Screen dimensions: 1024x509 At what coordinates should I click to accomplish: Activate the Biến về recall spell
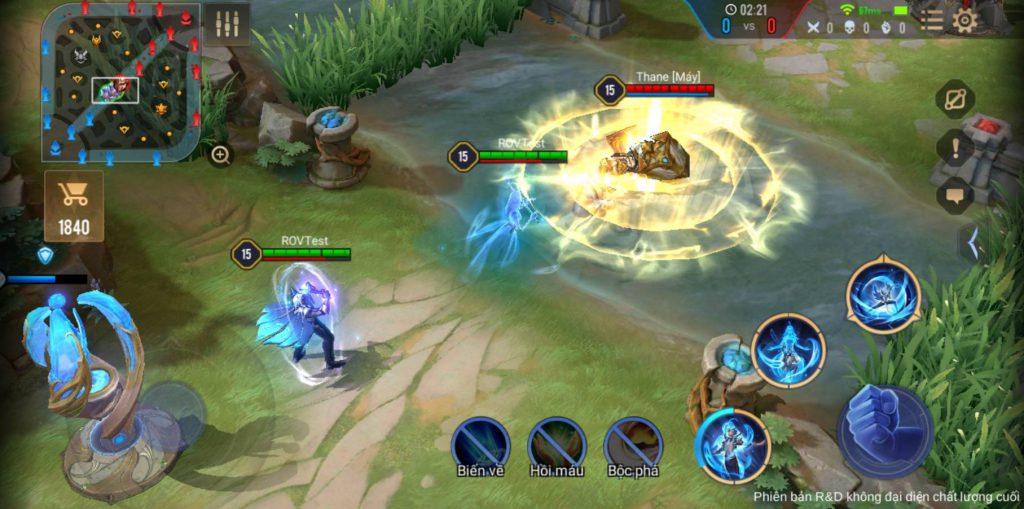(481, 445)
